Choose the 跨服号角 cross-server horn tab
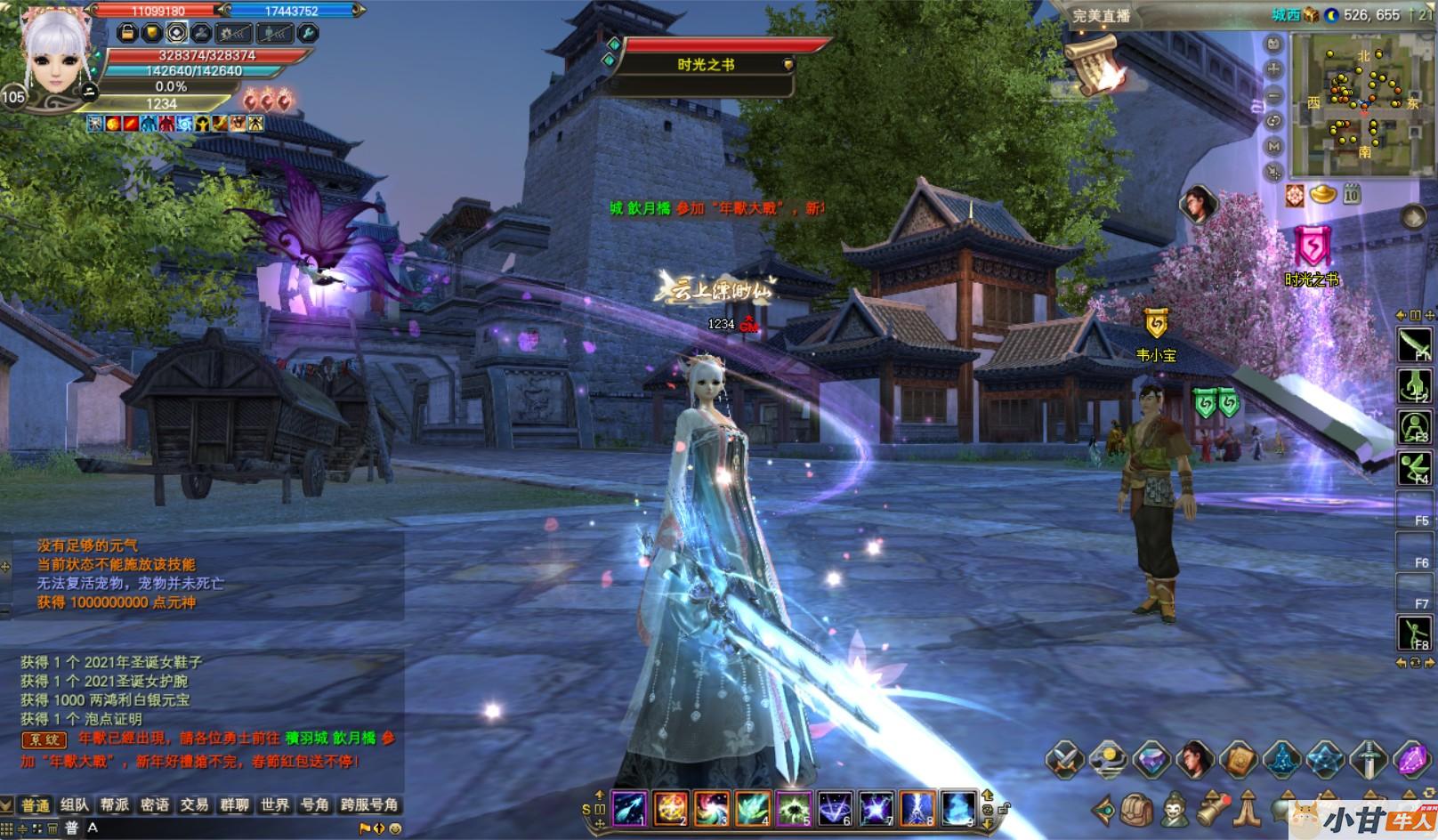The width and height of the screenshot is (1438, 840). [x=368, y=804]
